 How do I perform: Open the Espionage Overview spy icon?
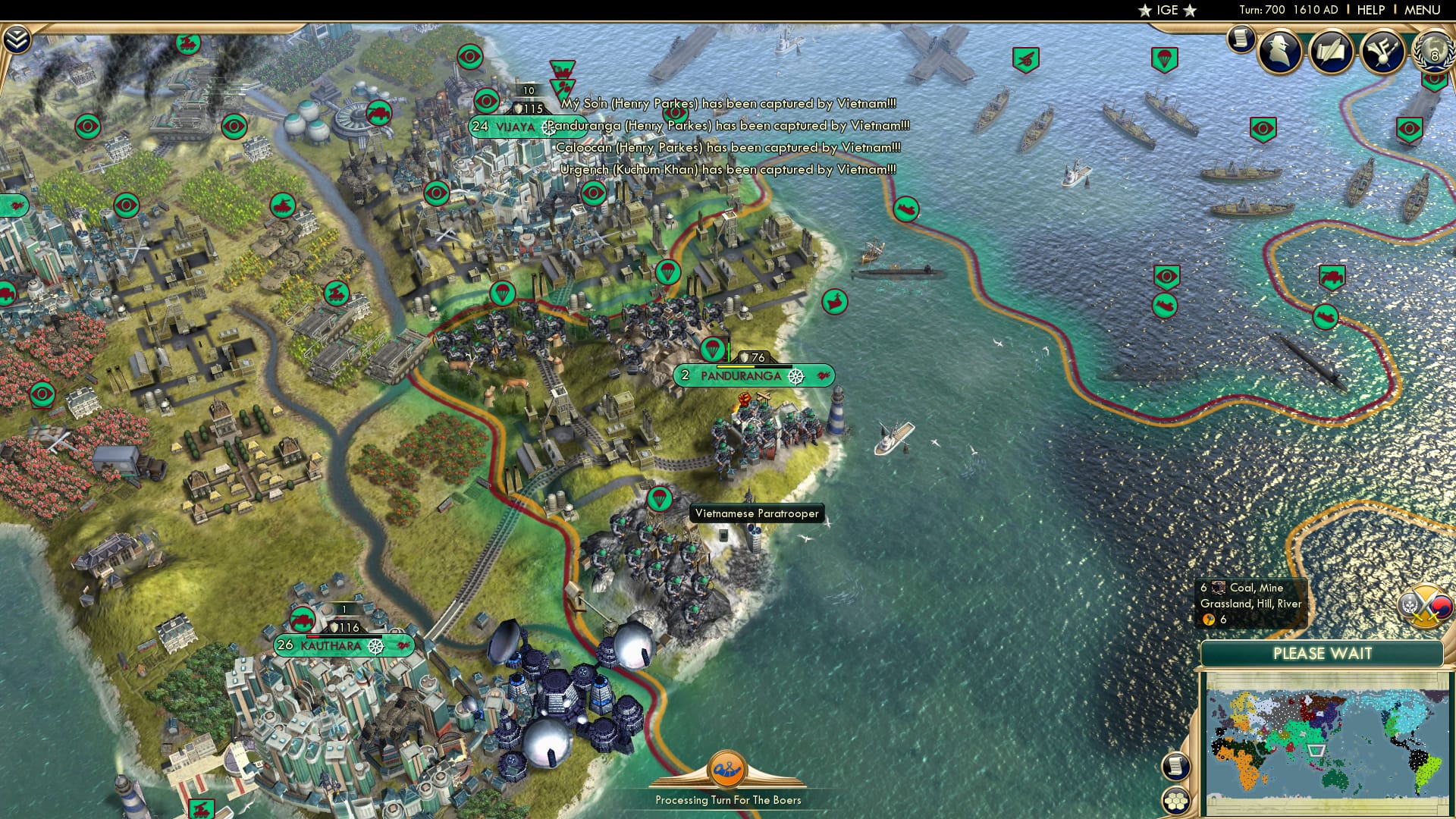point(1280,53)
